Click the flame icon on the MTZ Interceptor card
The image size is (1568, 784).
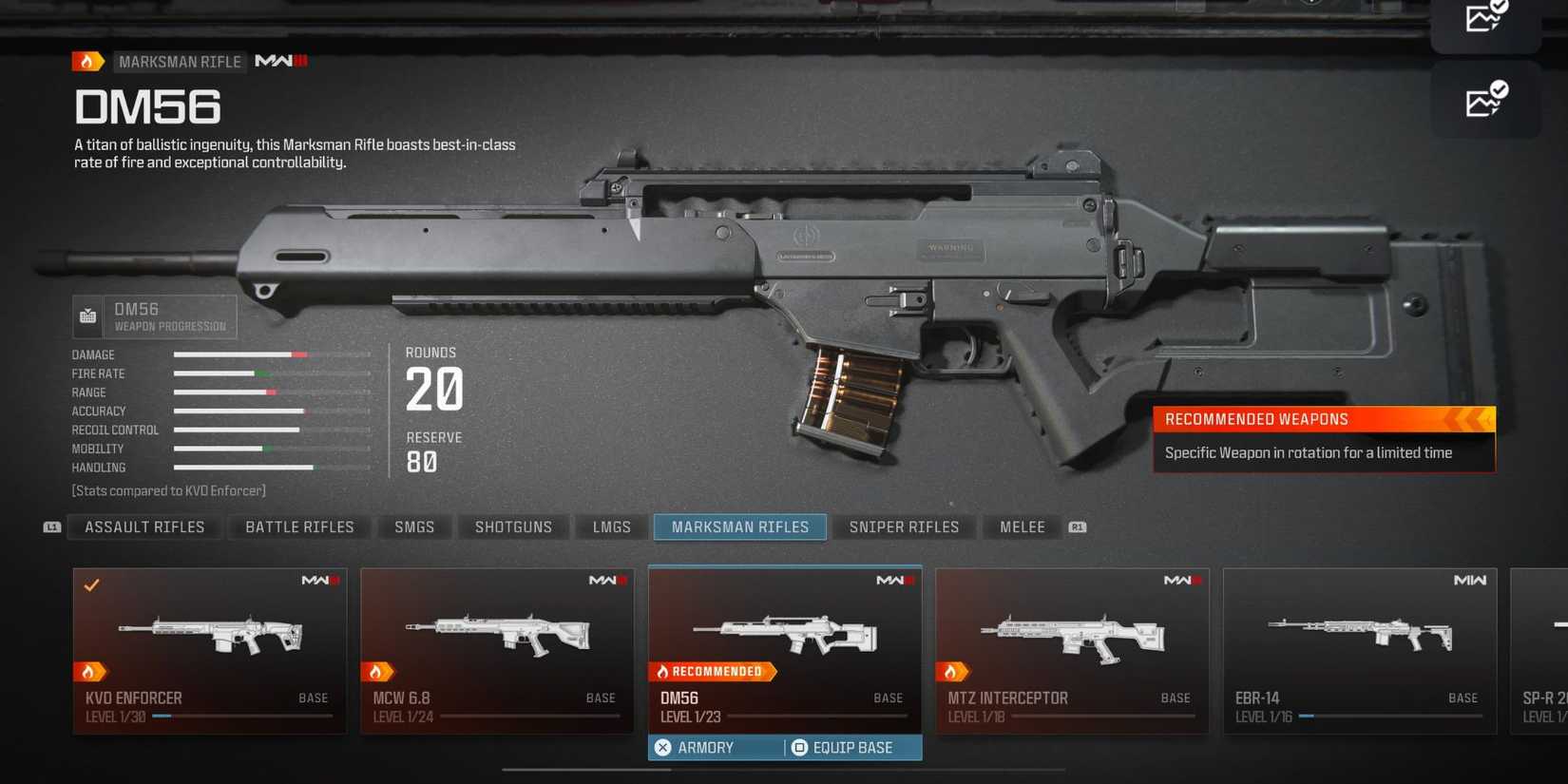coord(949,672)
